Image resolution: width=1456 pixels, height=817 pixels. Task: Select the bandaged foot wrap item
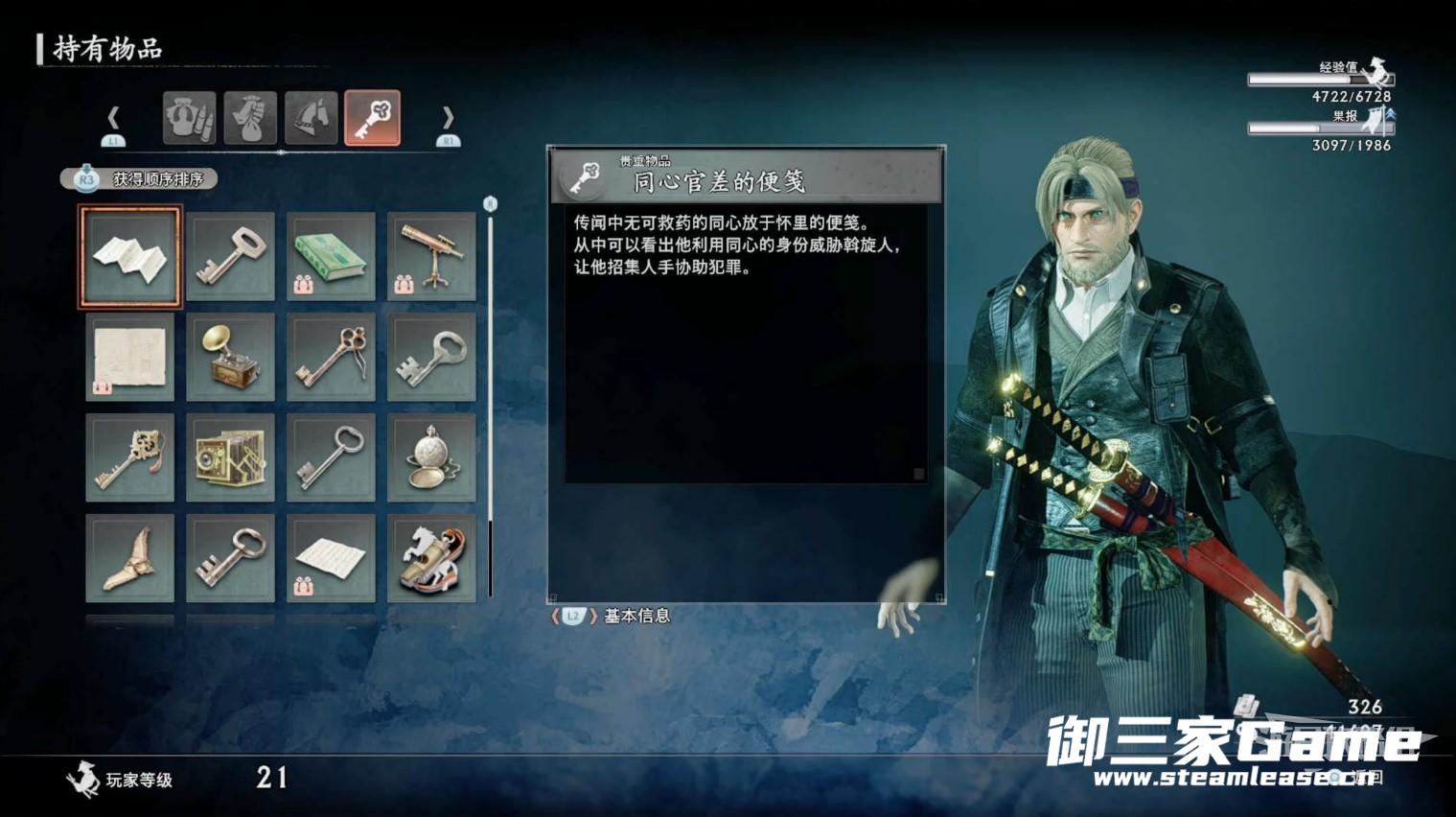coord(129,558)
